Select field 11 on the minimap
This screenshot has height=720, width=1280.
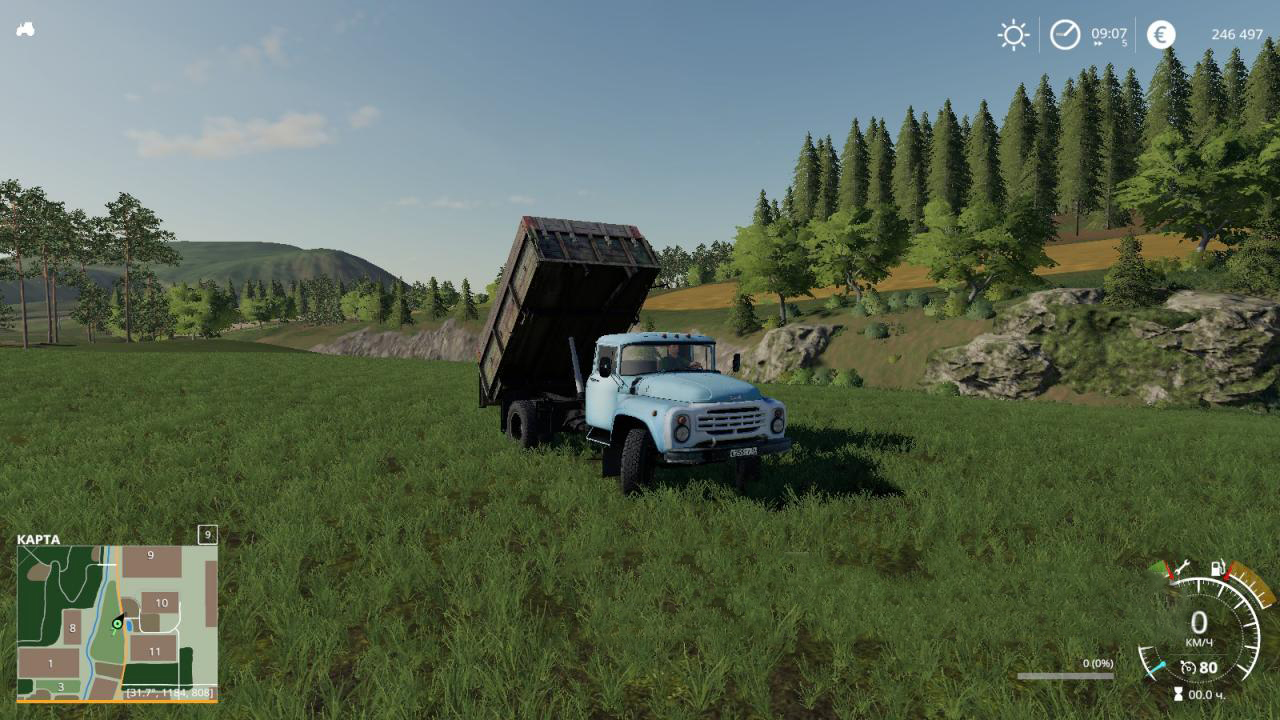pos(154,651)
